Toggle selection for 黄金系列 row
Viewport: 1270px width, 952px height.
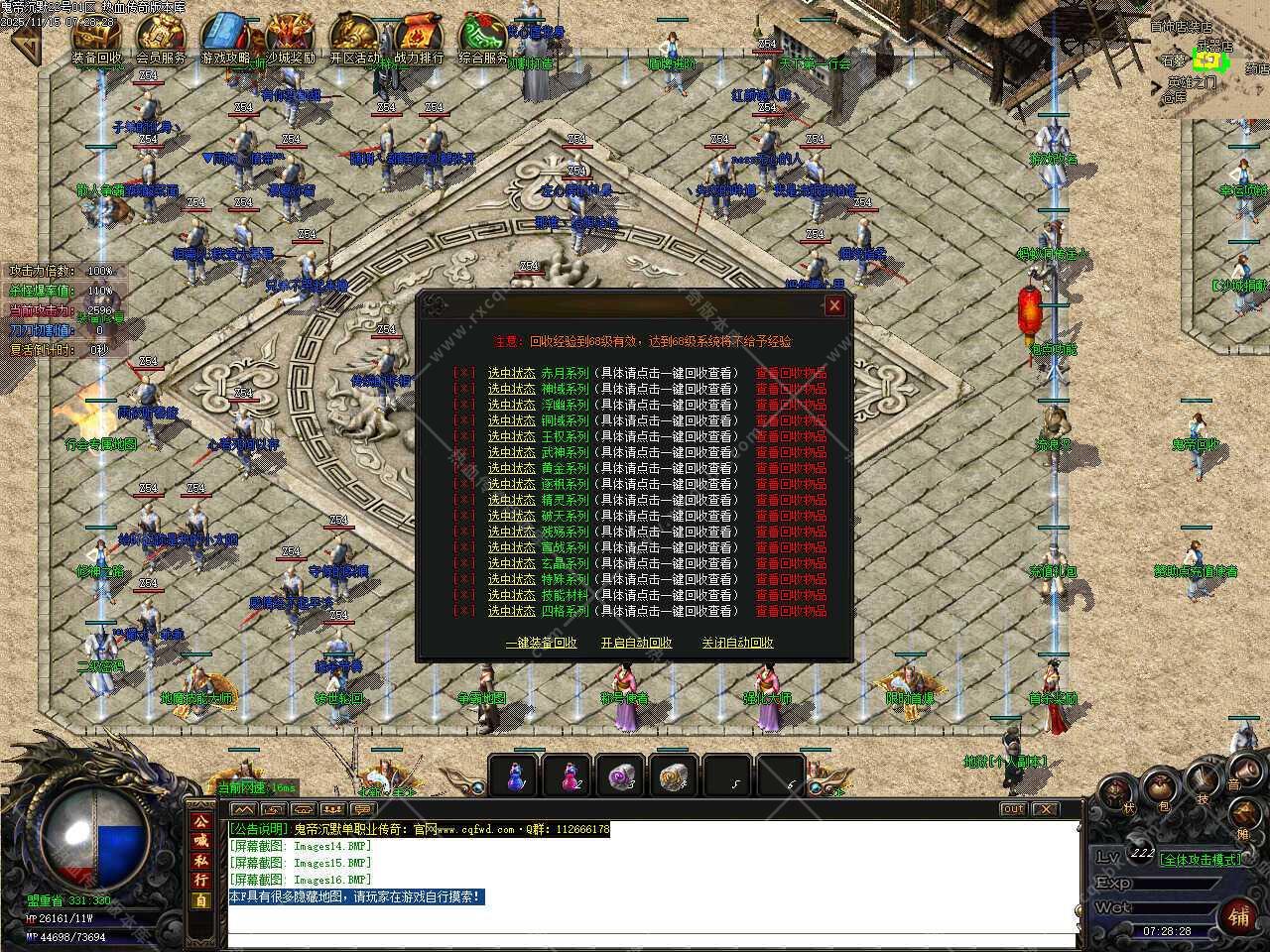point(464,468)
